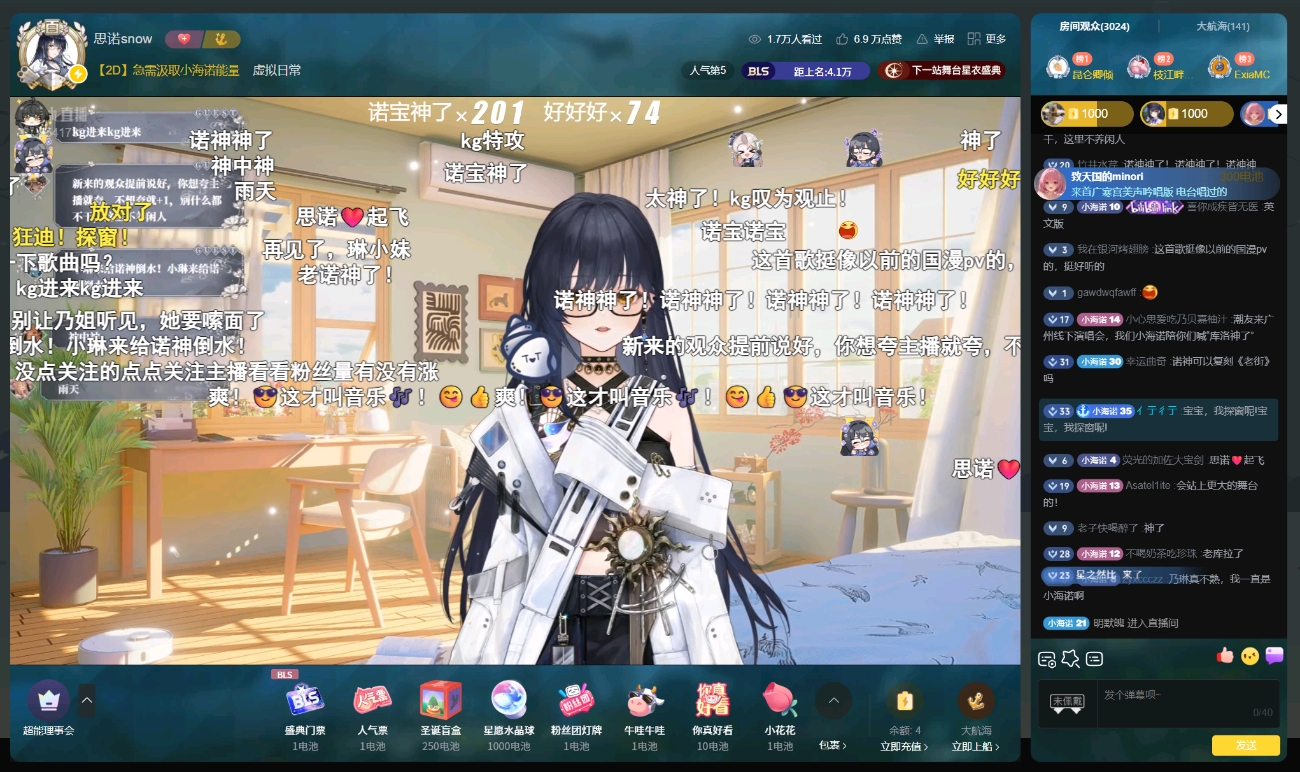Open the 超能理事会 panel
The height and width of the screenshot is (772, 1300).
point(48,708)
